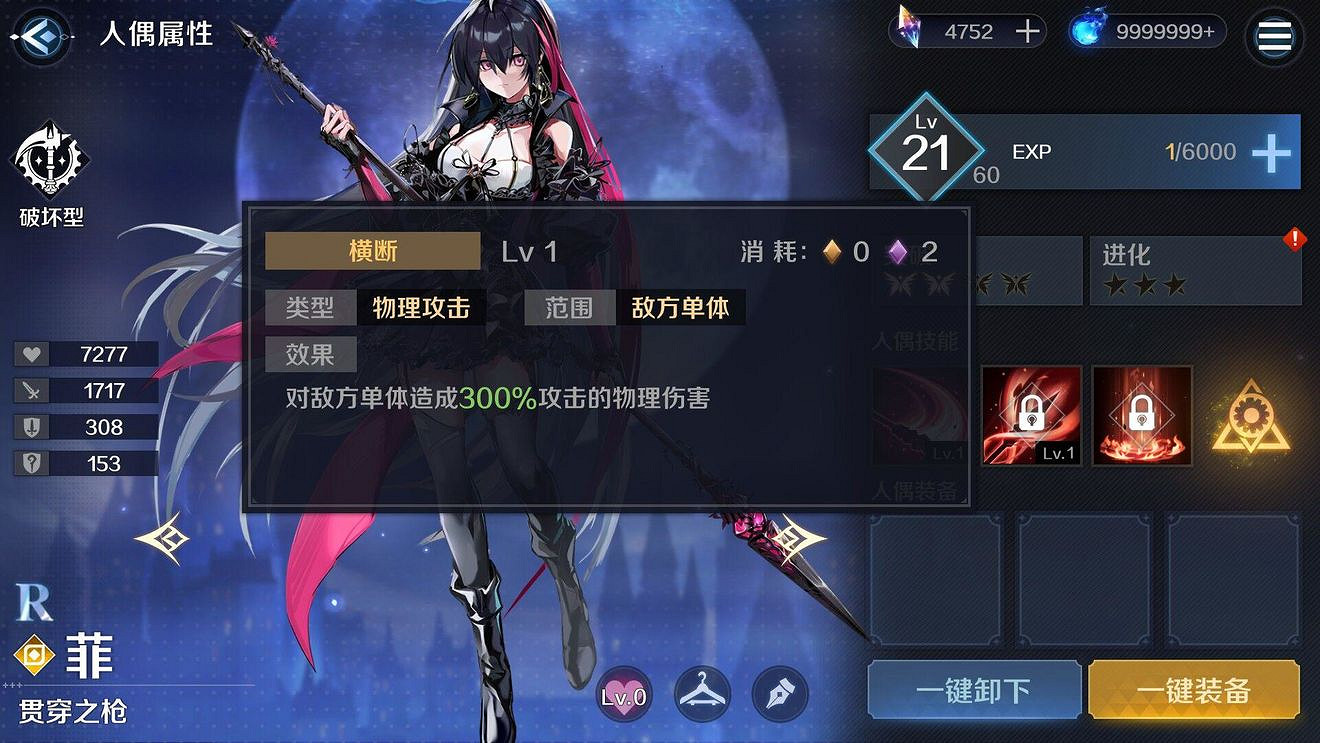Open the first locked skill icon
The image size is (1320, 743).
[x=1030, y=415]
